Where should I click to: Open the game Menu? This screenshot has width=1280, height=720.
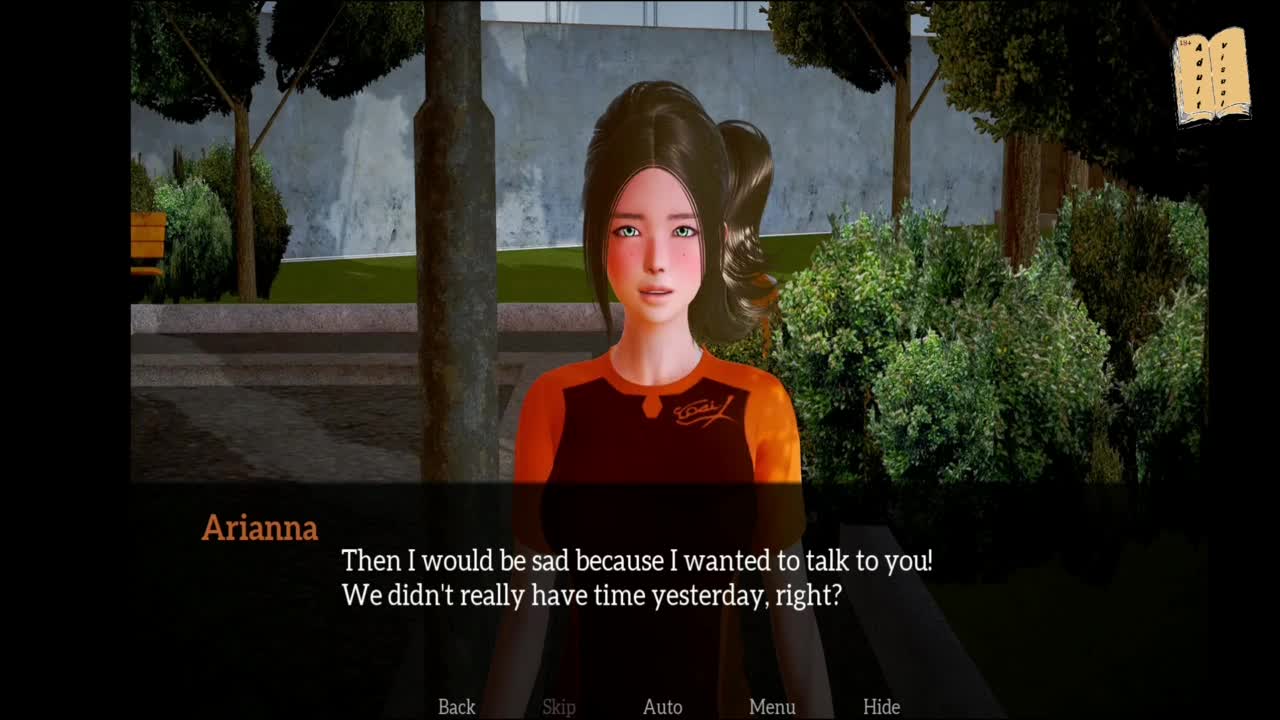click(x=772, y=707)
